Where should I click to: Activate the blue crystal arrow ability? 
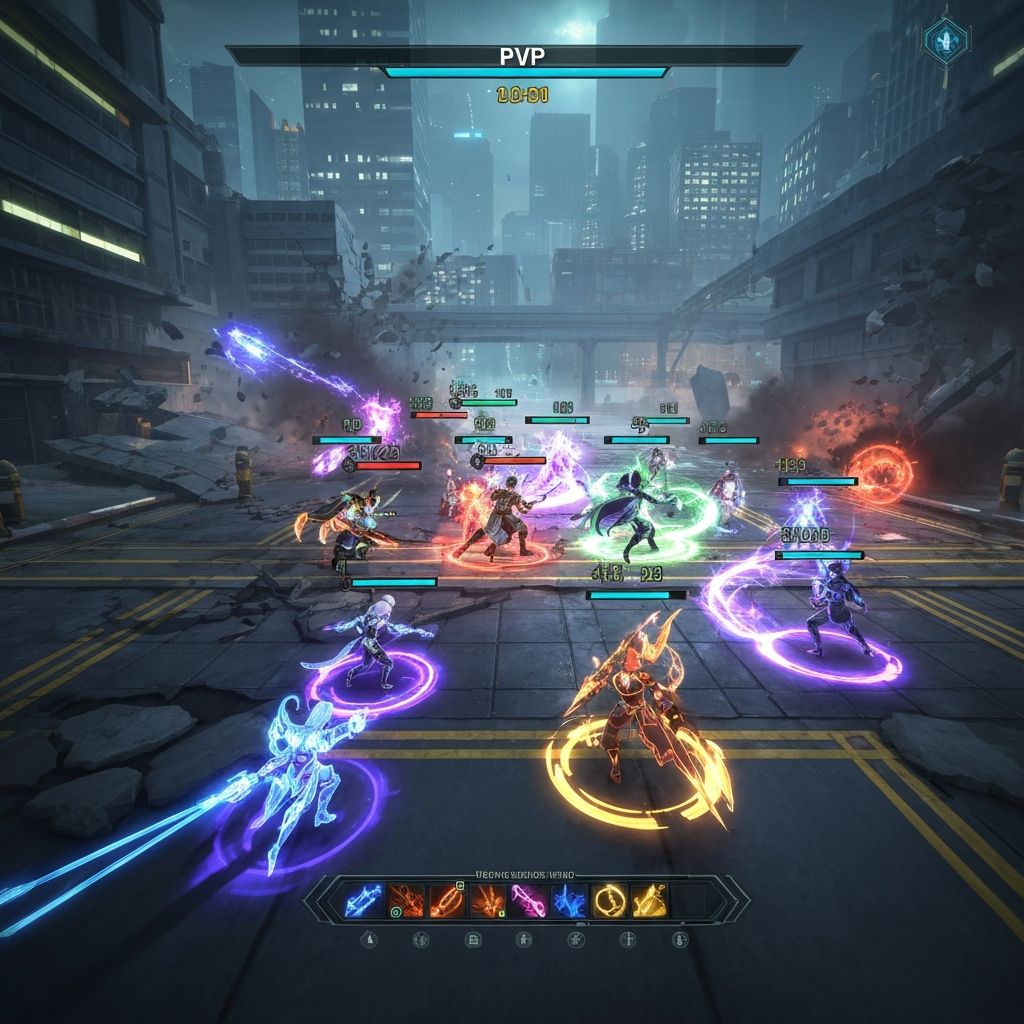pyautogui.click(x=361, y=901)
